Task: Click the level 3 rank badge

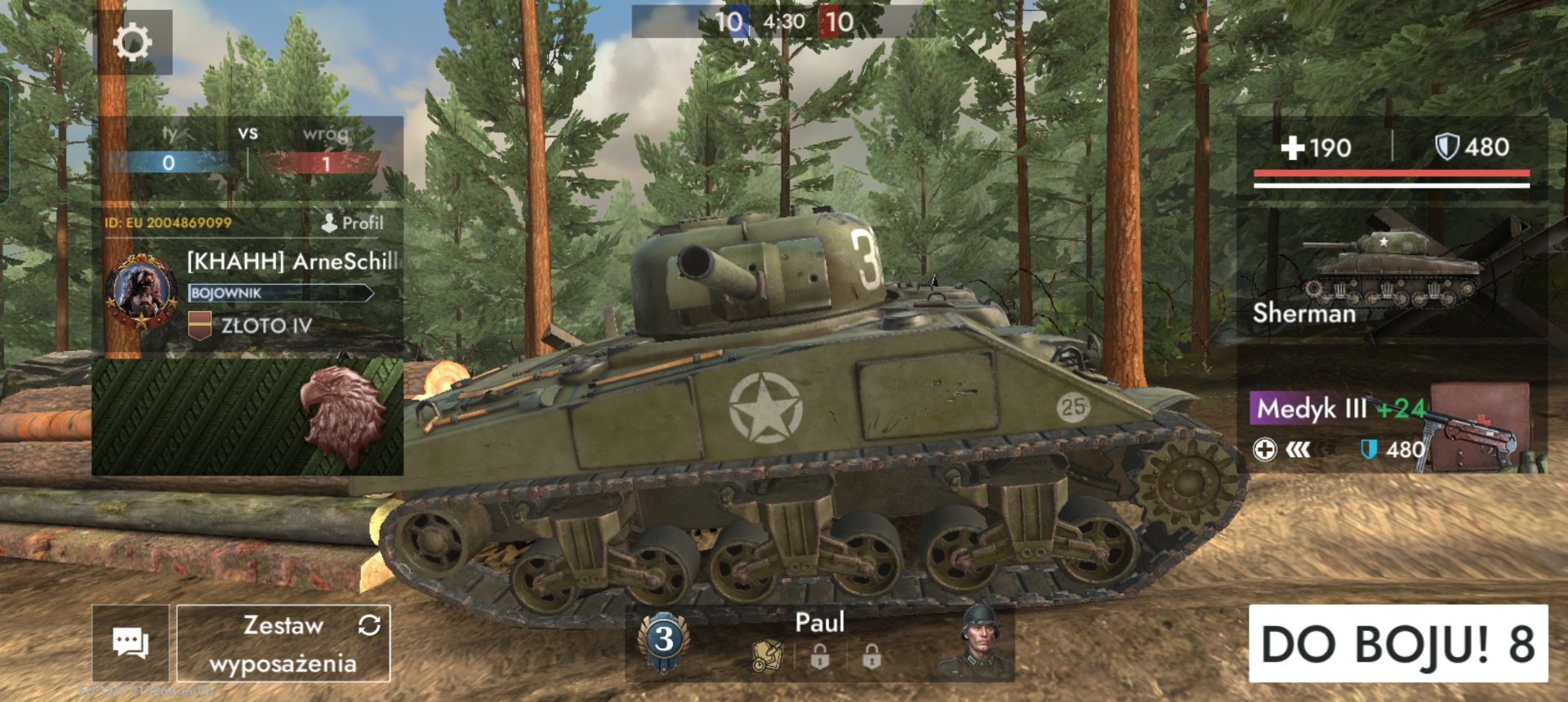Action: pyautogui.click(x=664, y=641)
